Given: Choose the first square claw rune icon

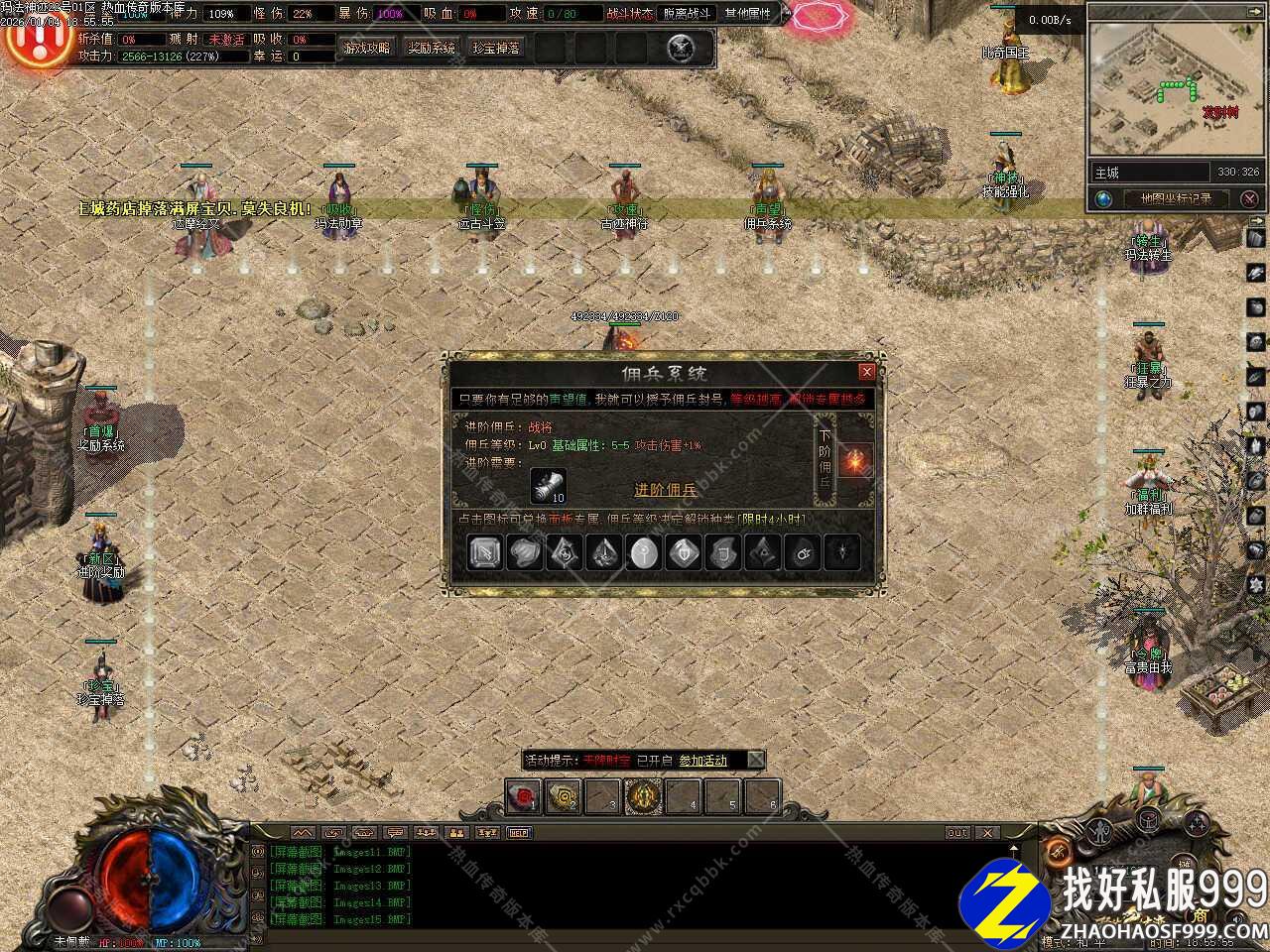Looking at the screenshot, I should 485,551.
